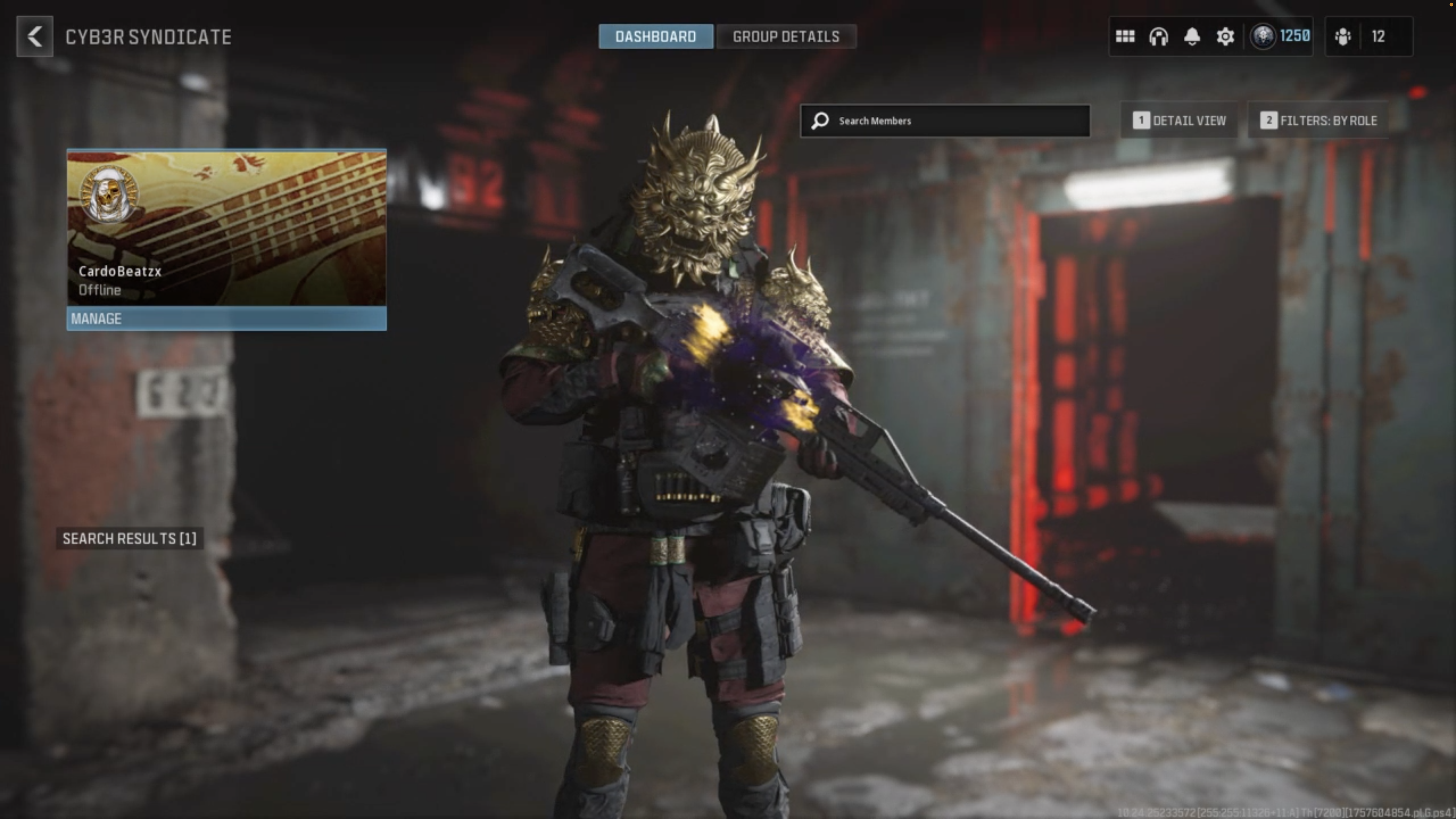This screenshot has width=1456, height=819.
Task: Select the Dashboard tab
Action: click(656, 37)
